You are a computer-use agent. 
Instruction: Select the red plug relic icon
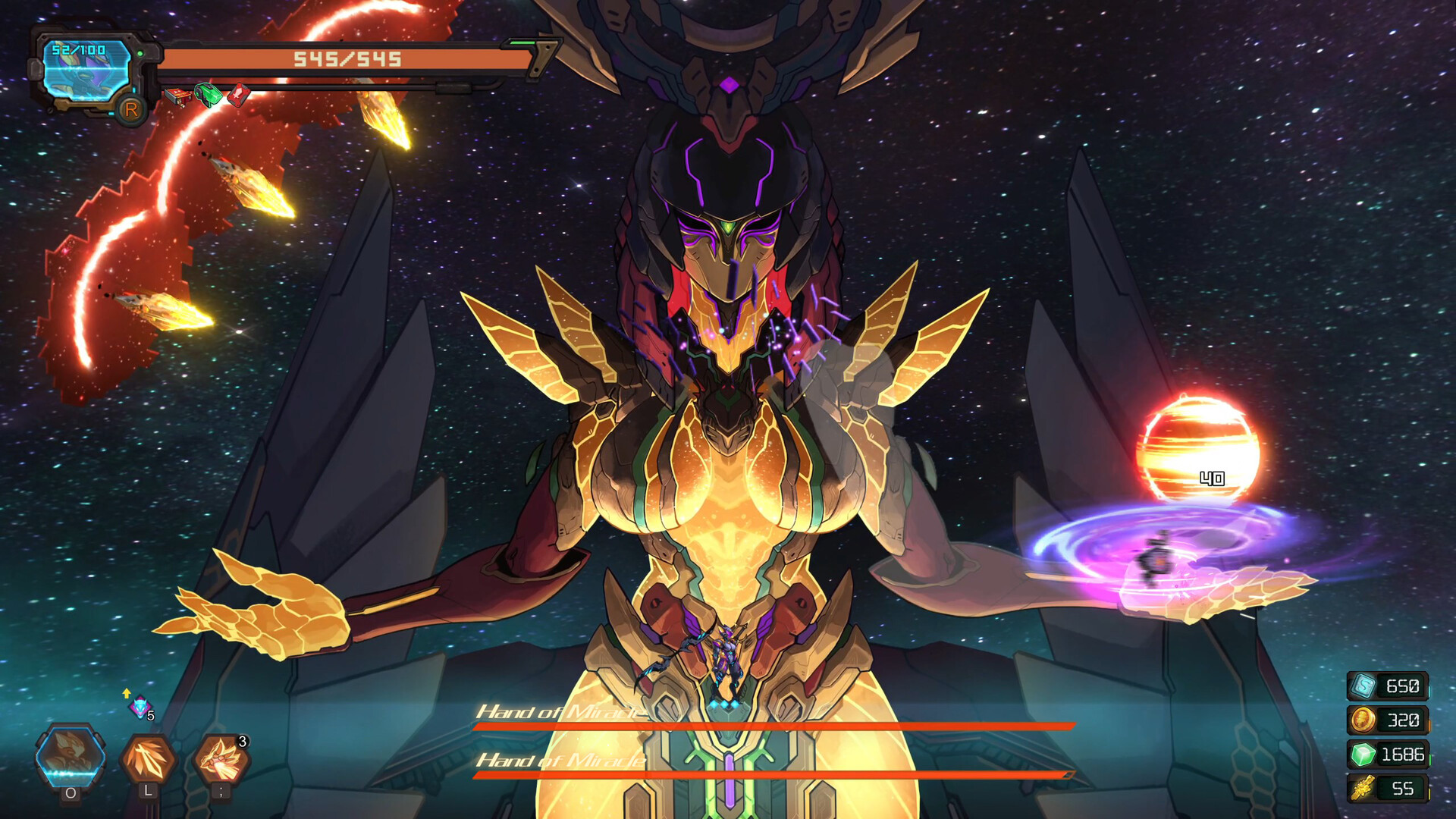[x=178, y=96]
